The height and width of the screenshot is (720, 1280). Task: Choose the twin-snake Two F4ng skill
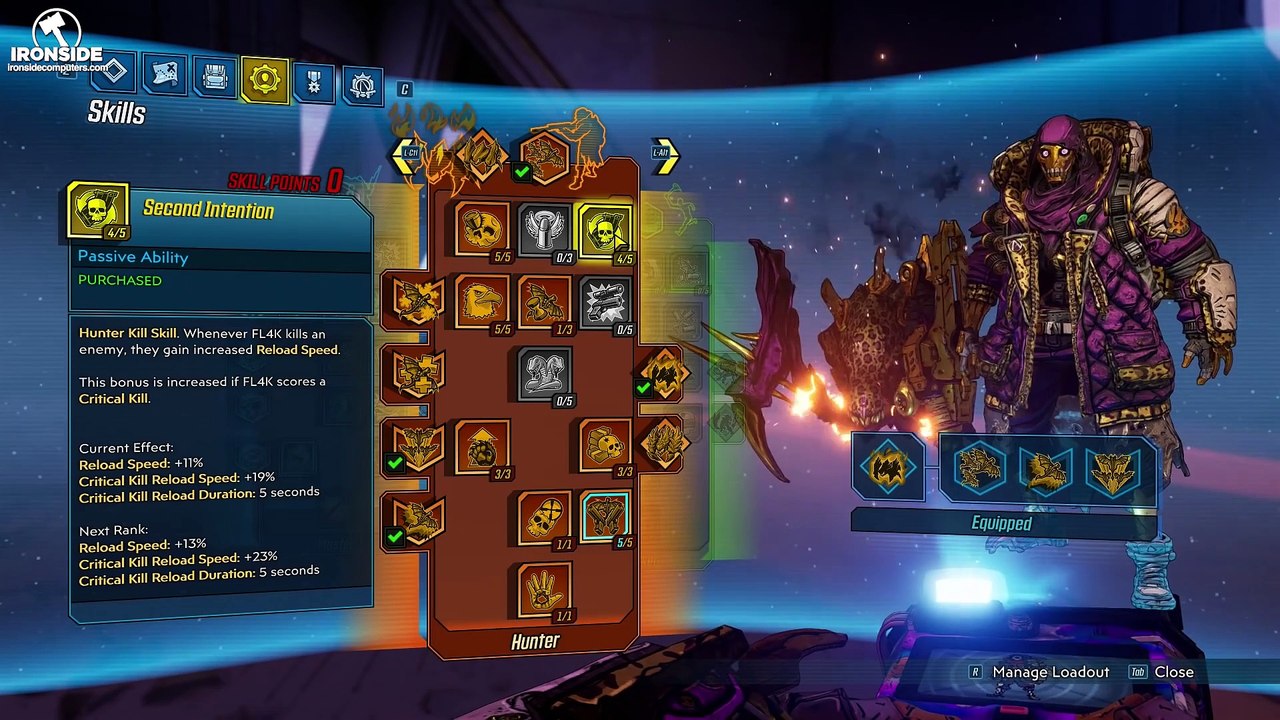[544, 373]
